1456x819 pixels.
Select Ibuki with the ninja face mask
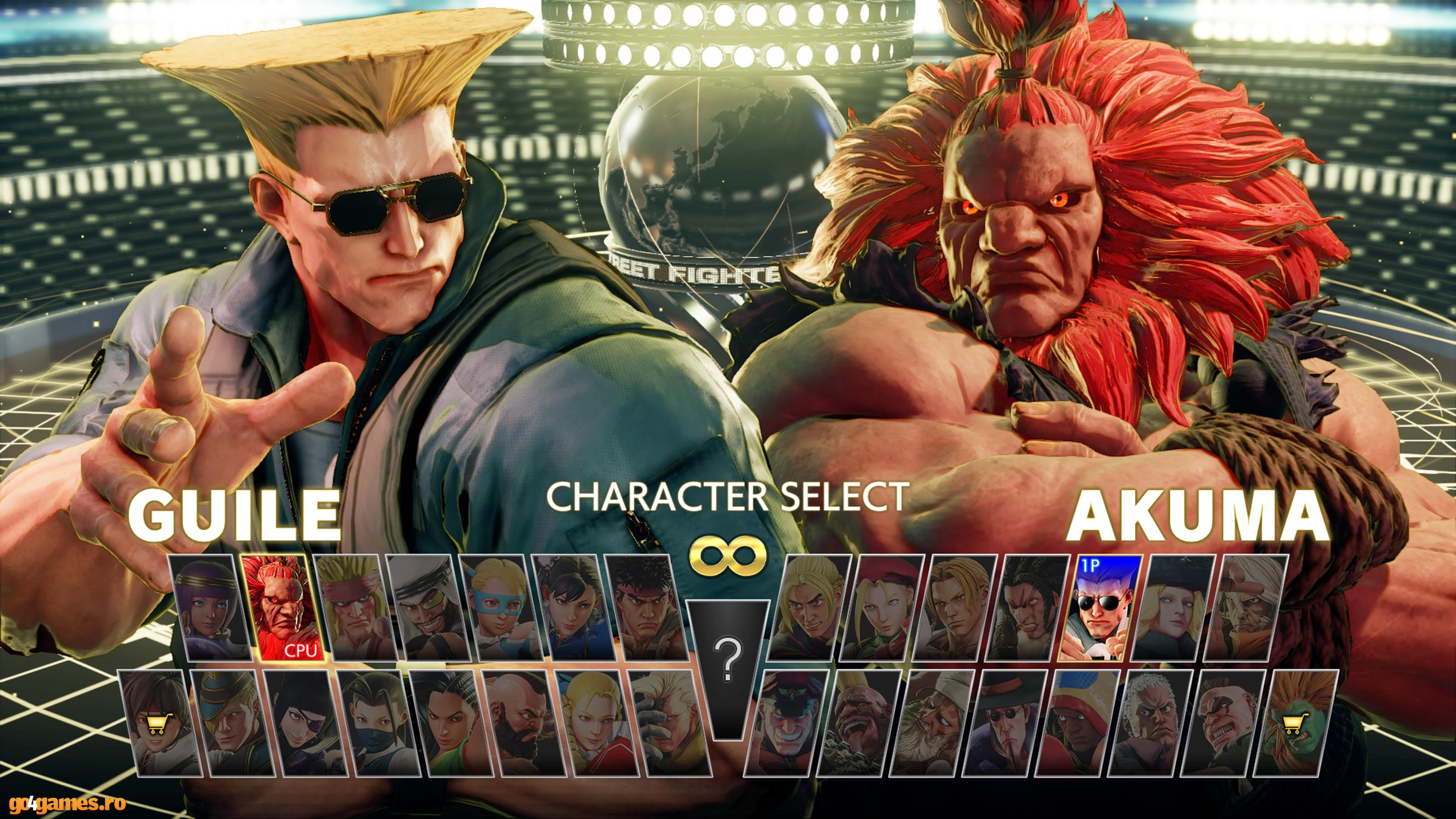[x=379, y=723]
